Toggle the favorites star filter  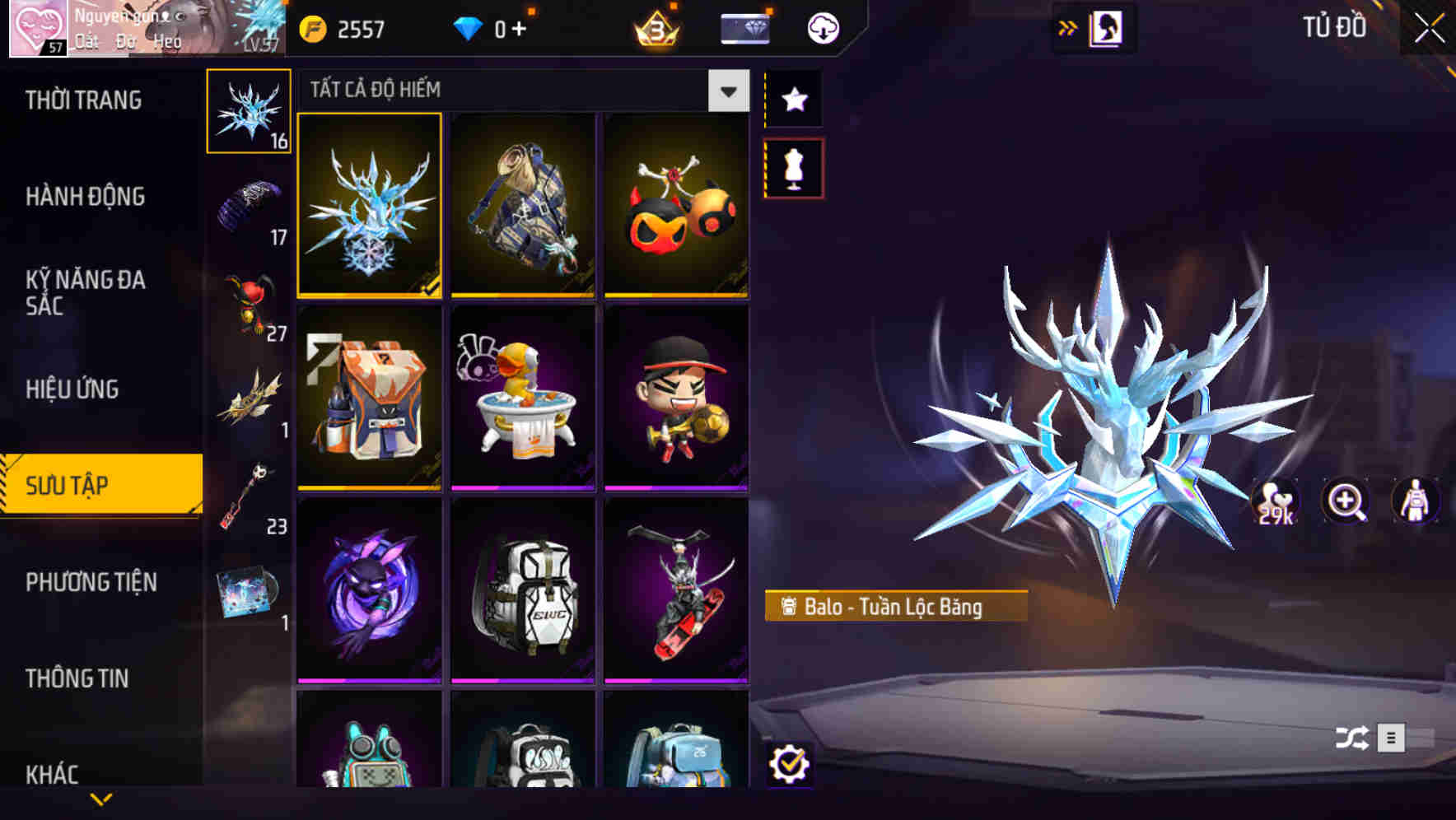[x=793, y=100]
